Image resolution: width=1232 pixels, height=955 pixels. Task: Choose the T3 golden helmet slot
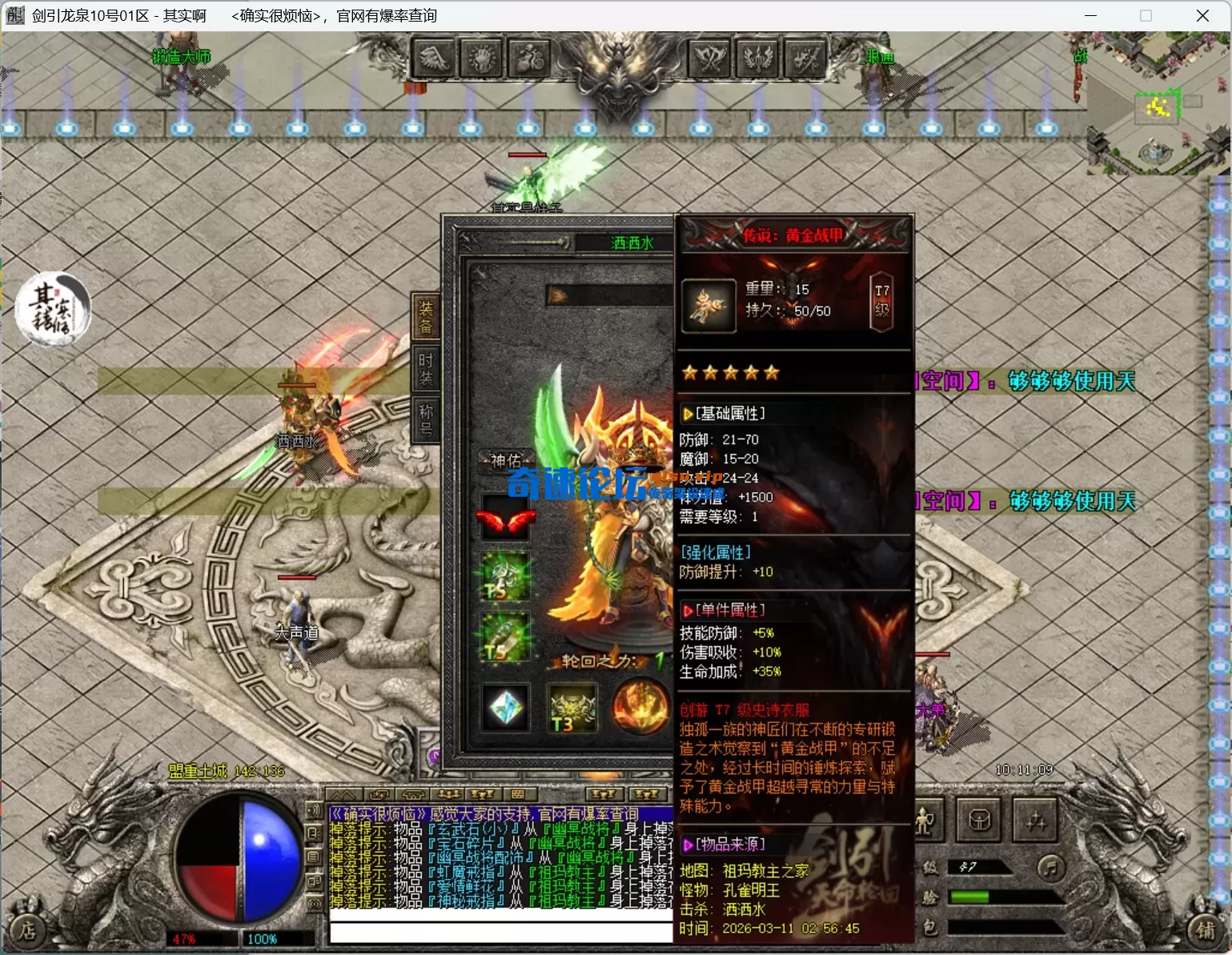point(572,708)
